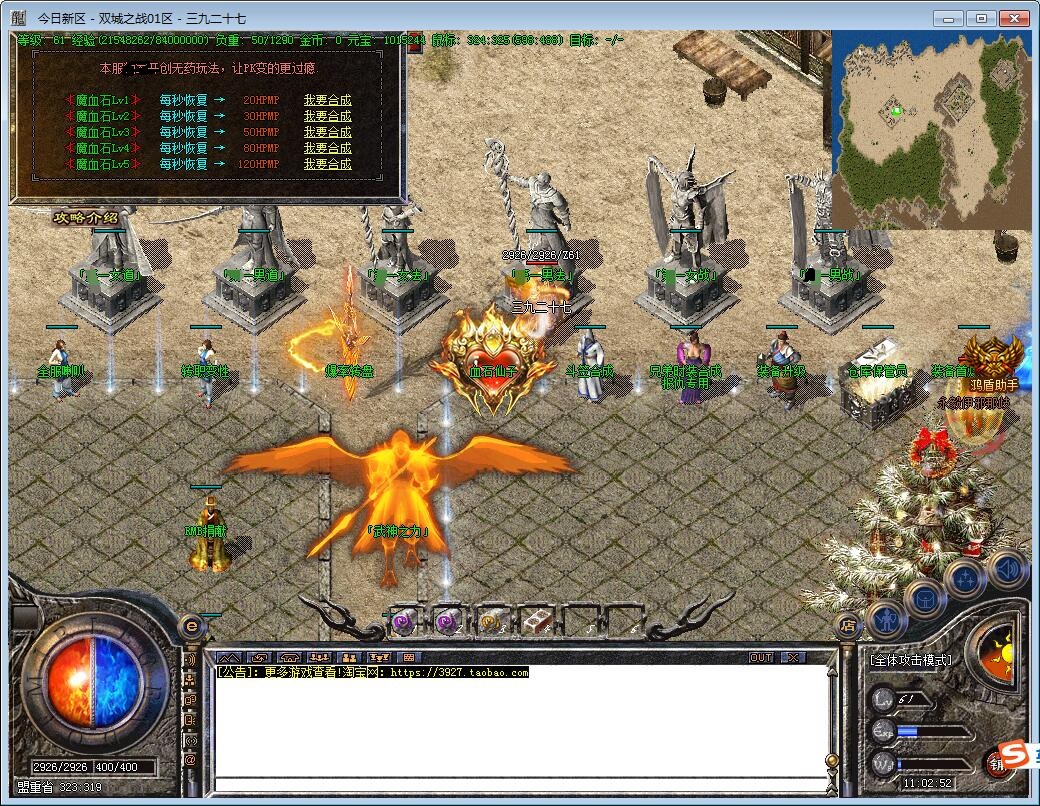Screen dimensions: 1040x806
Task: Open the 攻略介绍 guide button
Action: point(86,218)
